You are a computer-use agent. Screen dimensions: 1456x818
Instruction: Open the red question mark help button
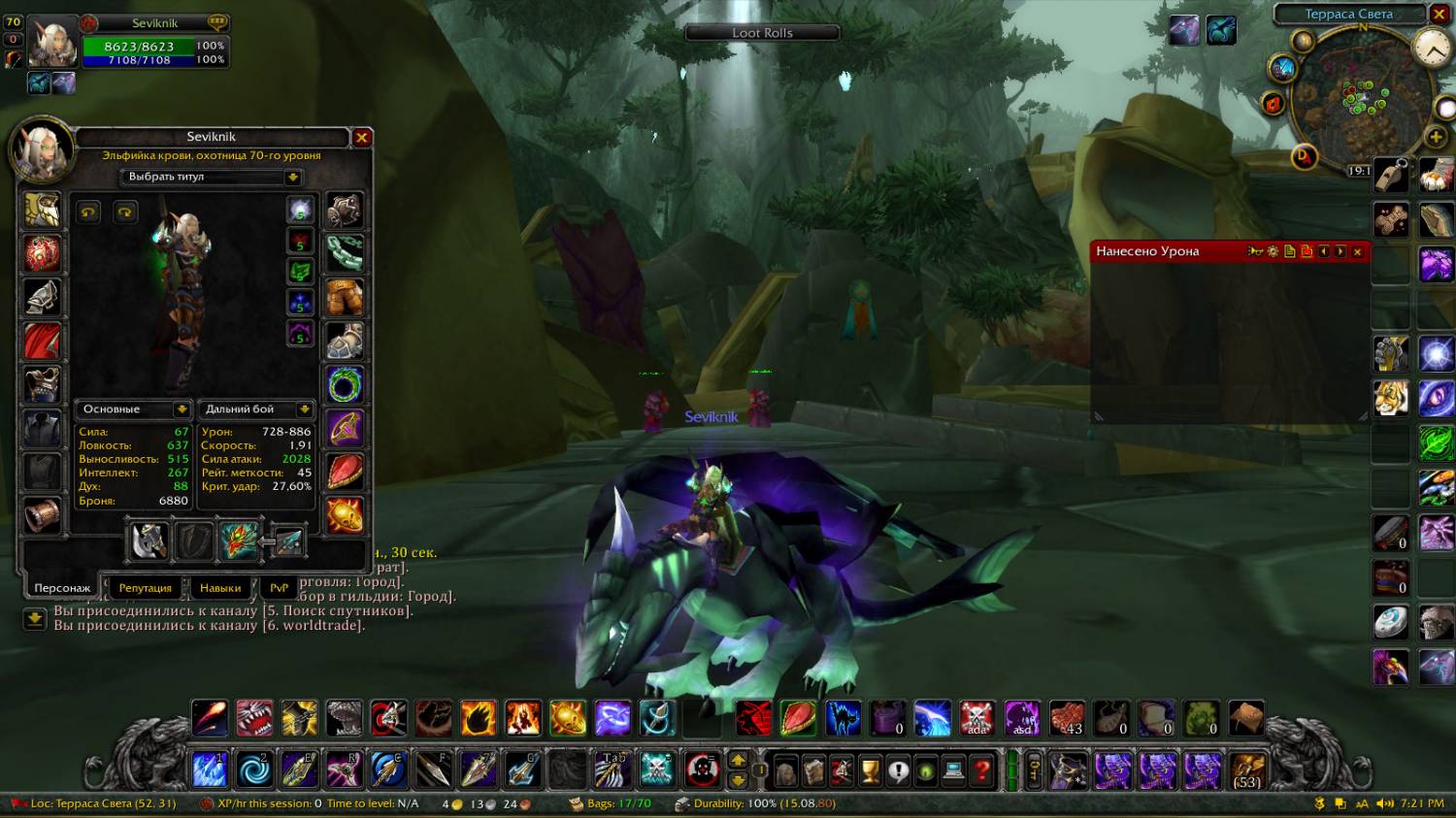[982, 771]
